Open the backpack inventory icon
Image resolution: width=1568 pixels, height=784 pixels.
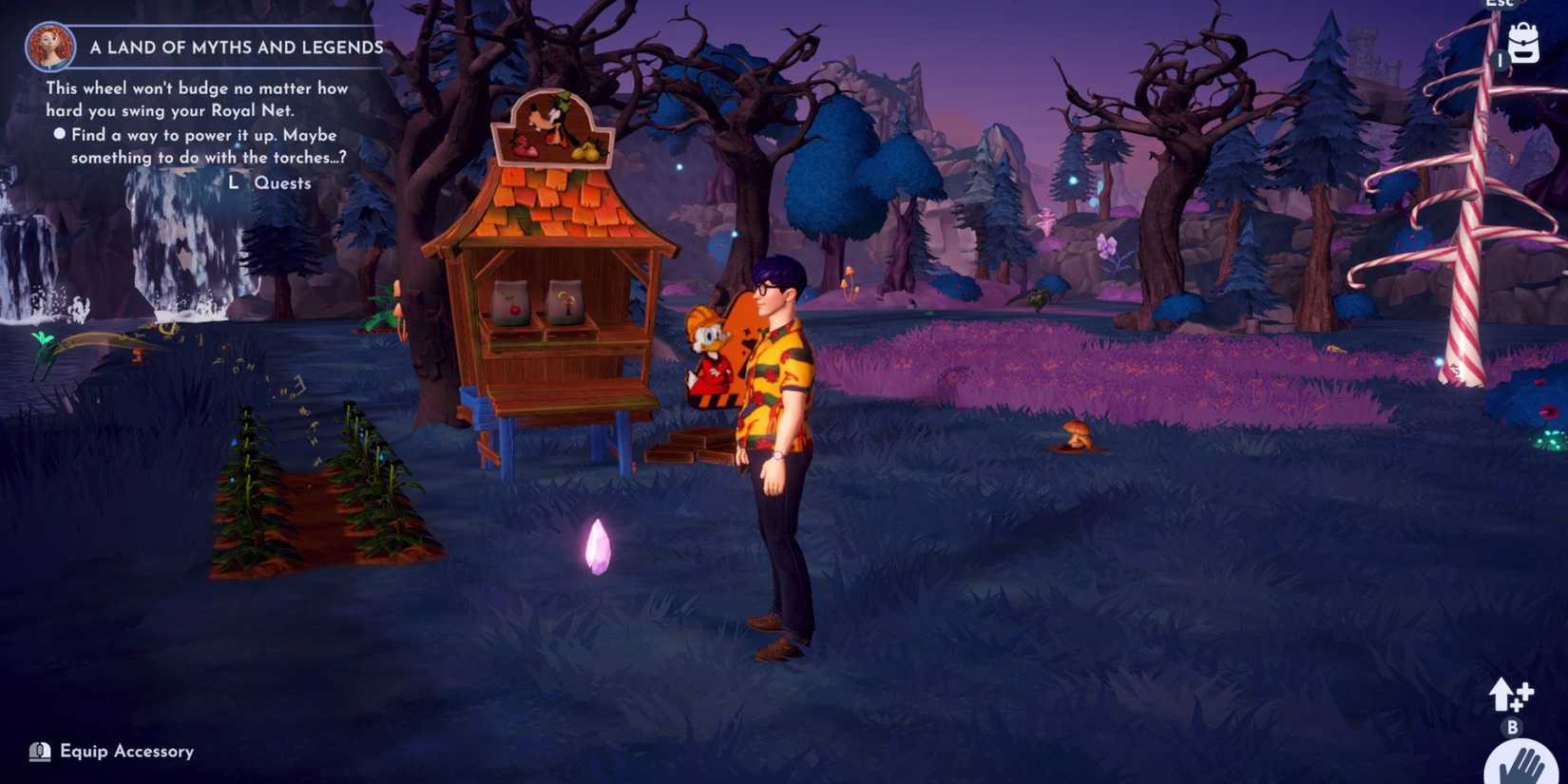pyautogui.click(x=1523, y=44)
